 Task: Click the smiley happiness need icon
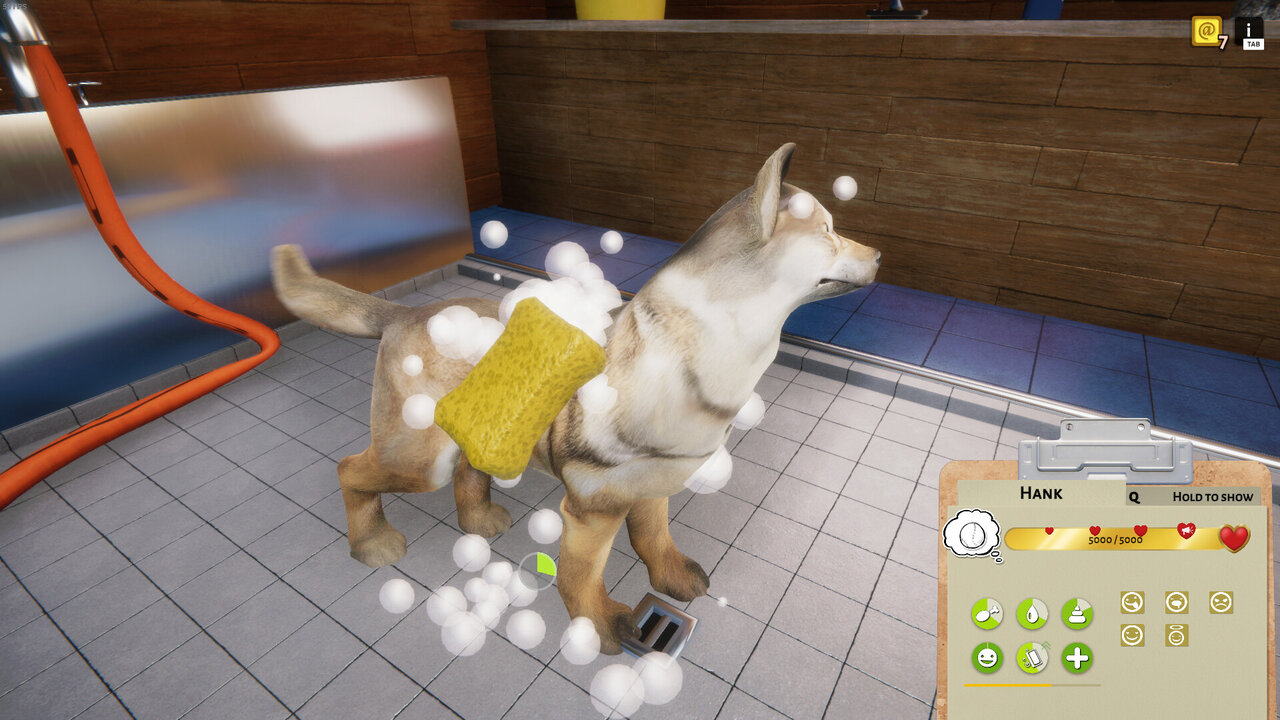(988, 657)
